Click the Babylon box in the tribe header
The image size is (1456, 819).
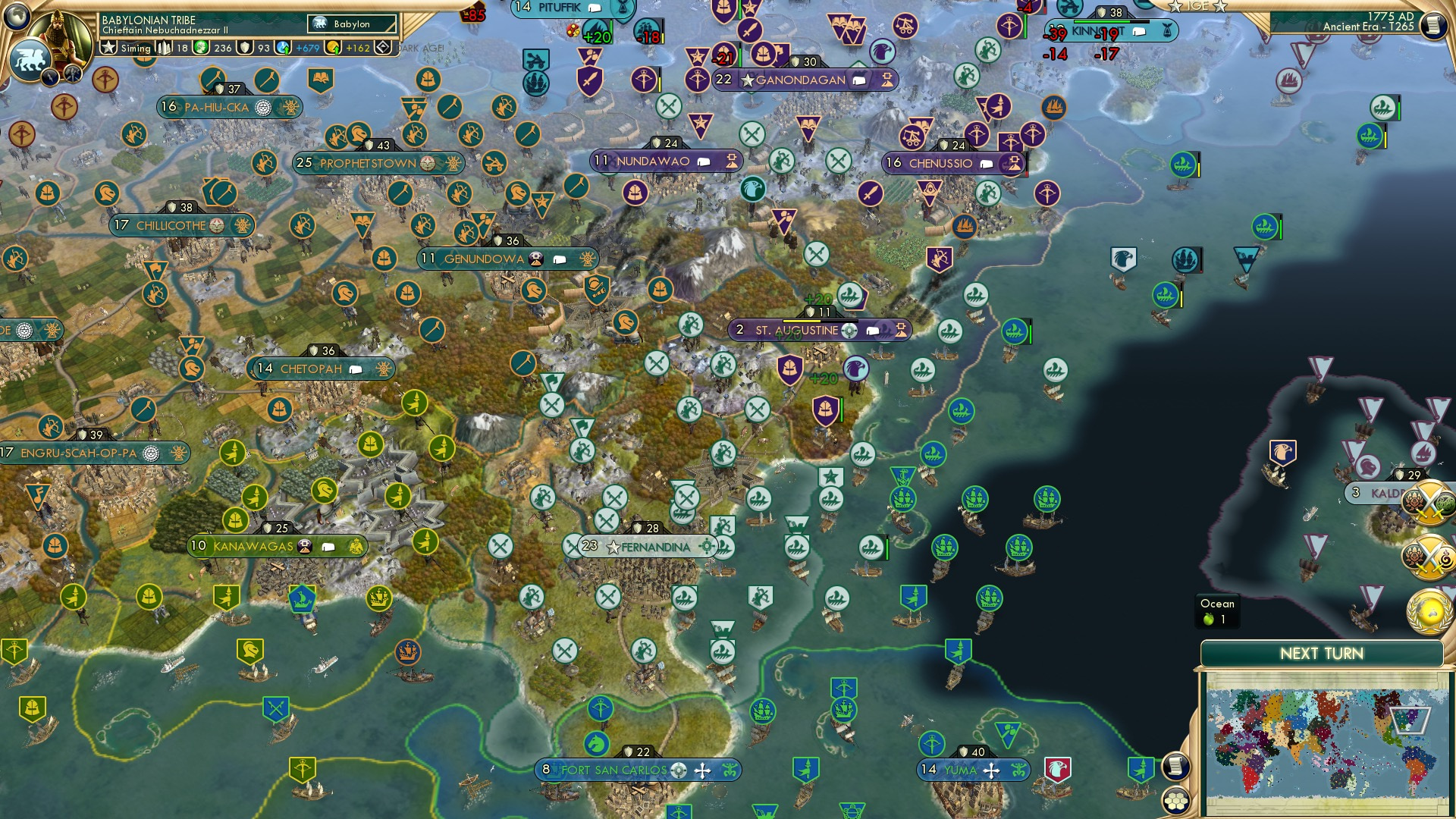click(x=353, y=24)
